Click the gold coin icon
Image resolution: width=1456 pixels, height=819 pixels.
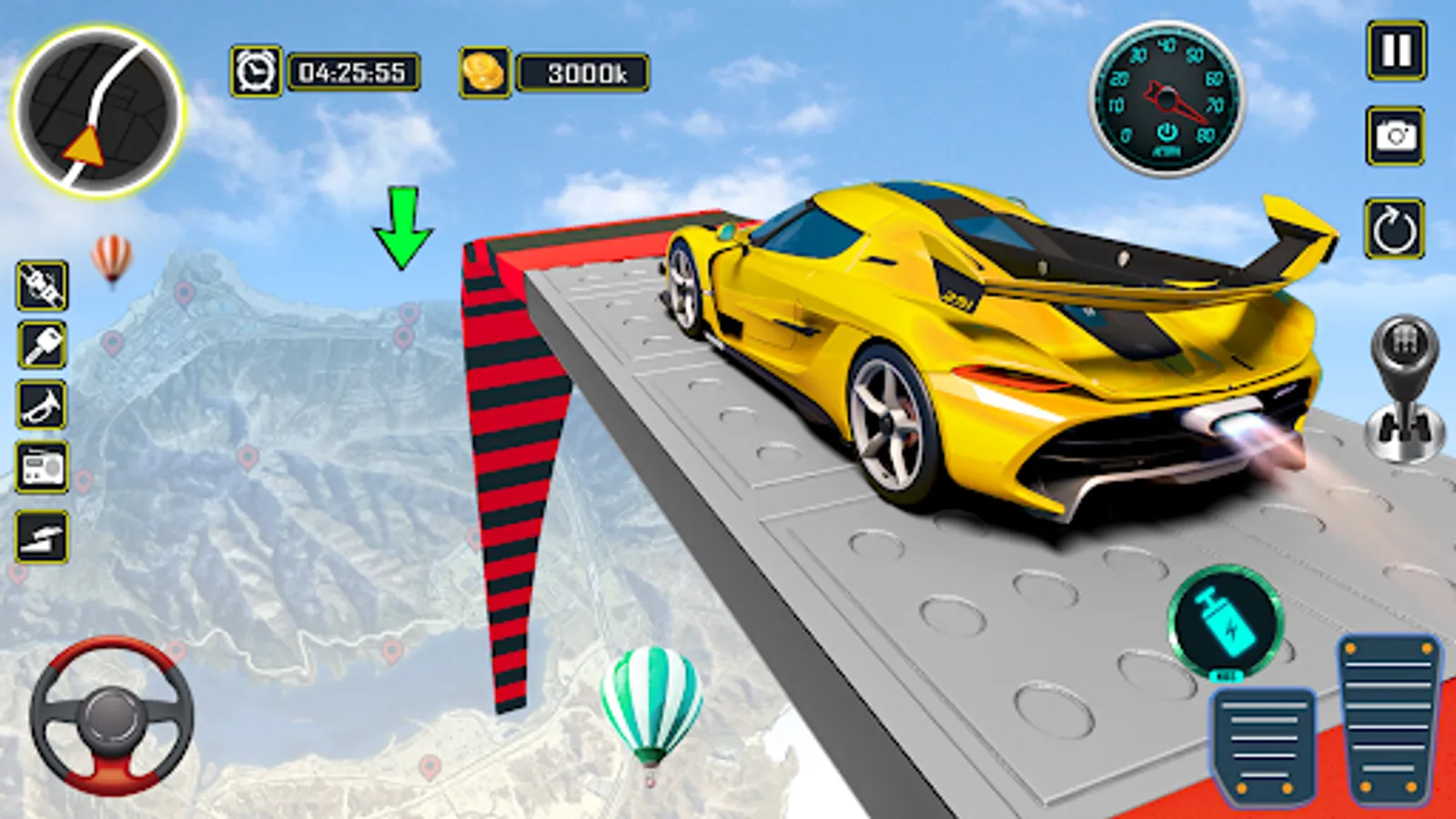pyautogui.click(x=484, y=73)
